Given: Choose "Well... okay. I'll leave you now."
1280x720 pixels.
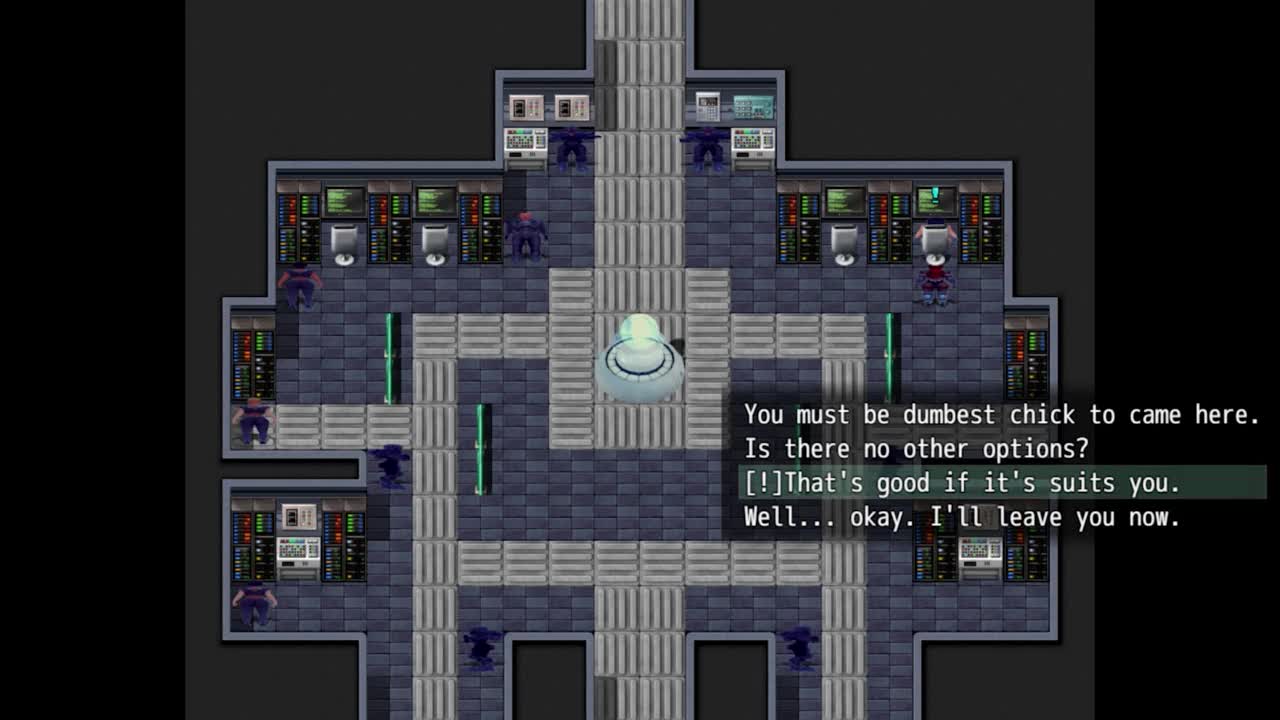Looking at the screenshot, I should (962, 517).
